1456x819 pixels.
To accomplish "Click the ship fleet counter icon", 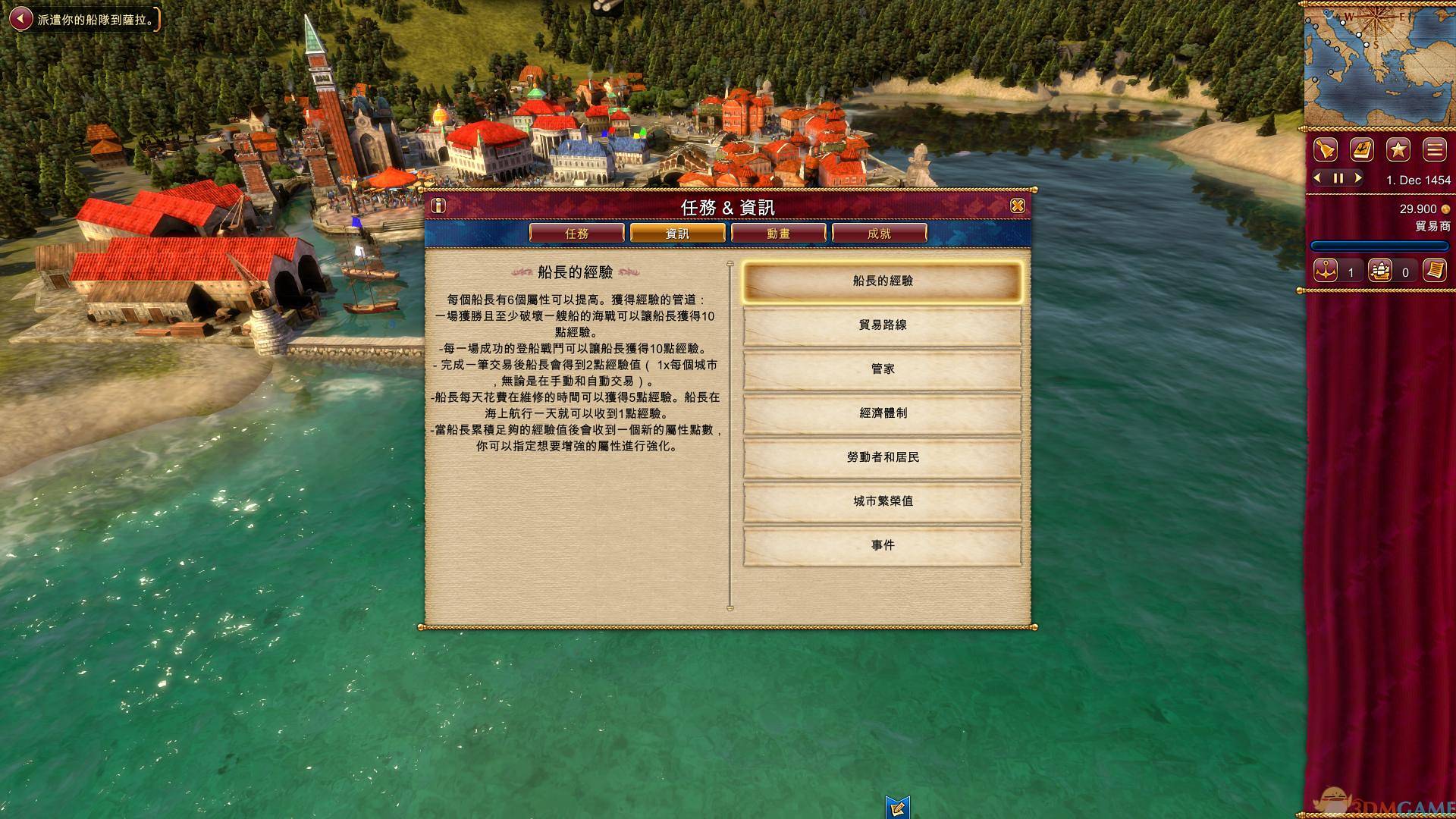I will click(1382, 269).
